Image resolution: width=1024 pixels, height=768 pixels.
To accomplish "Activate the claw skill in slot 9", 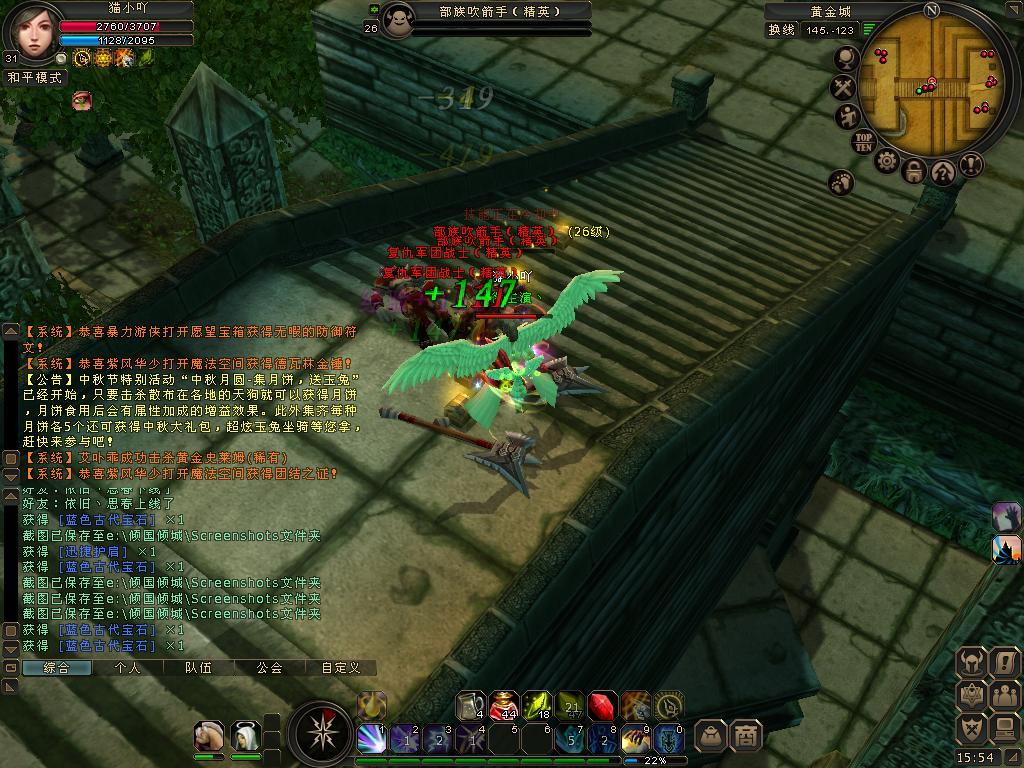I will (636, 739).
